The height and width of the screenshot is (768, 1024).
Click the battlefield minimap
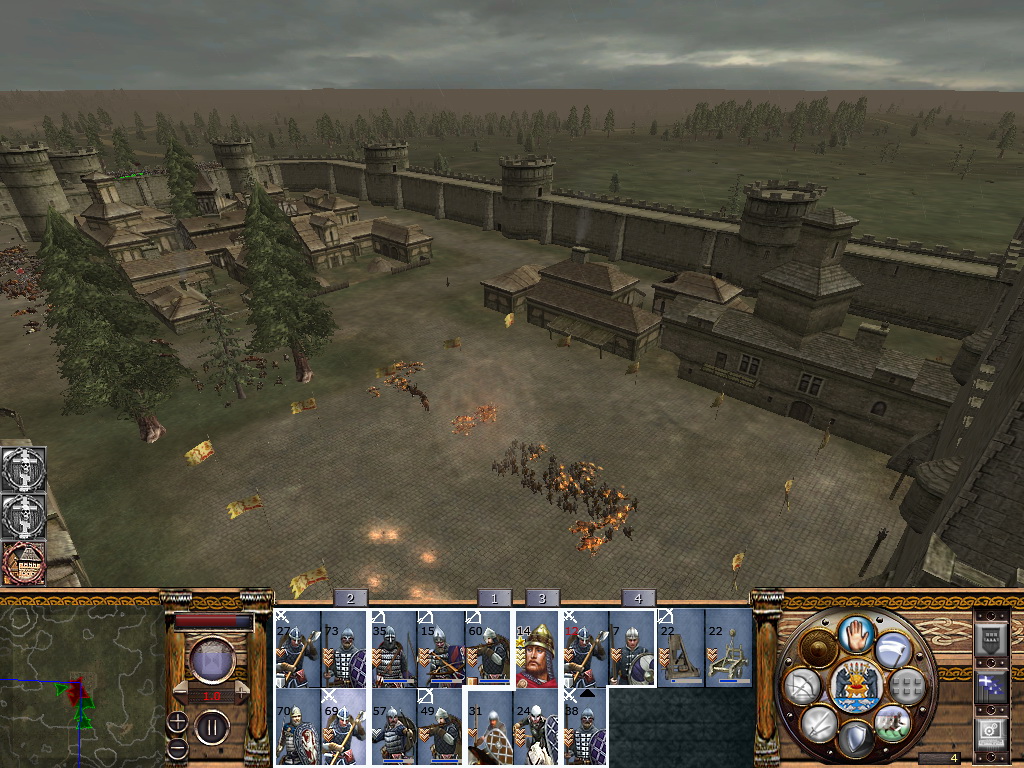80,682
